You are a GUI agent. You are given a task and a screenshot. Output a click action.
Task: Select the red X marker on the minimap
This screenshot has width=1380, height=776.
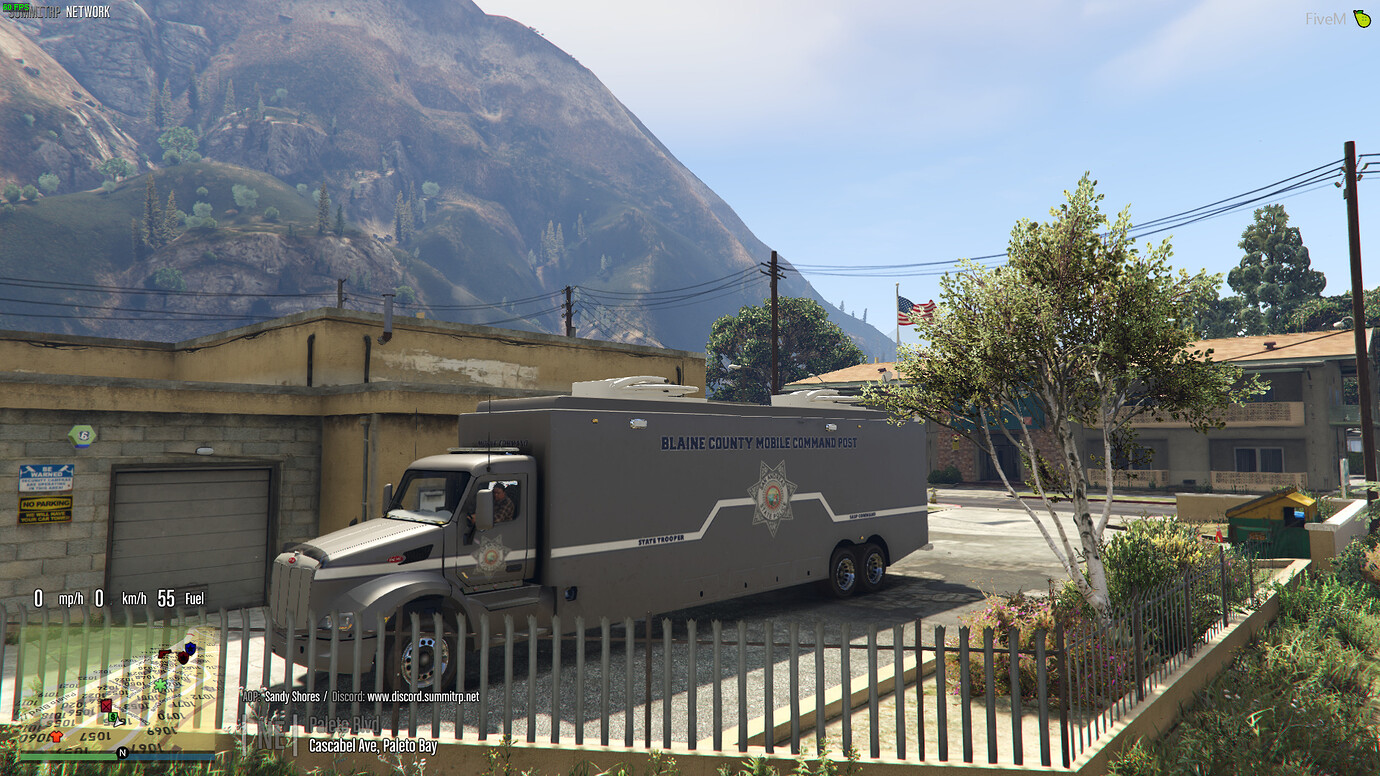(106, 706)
